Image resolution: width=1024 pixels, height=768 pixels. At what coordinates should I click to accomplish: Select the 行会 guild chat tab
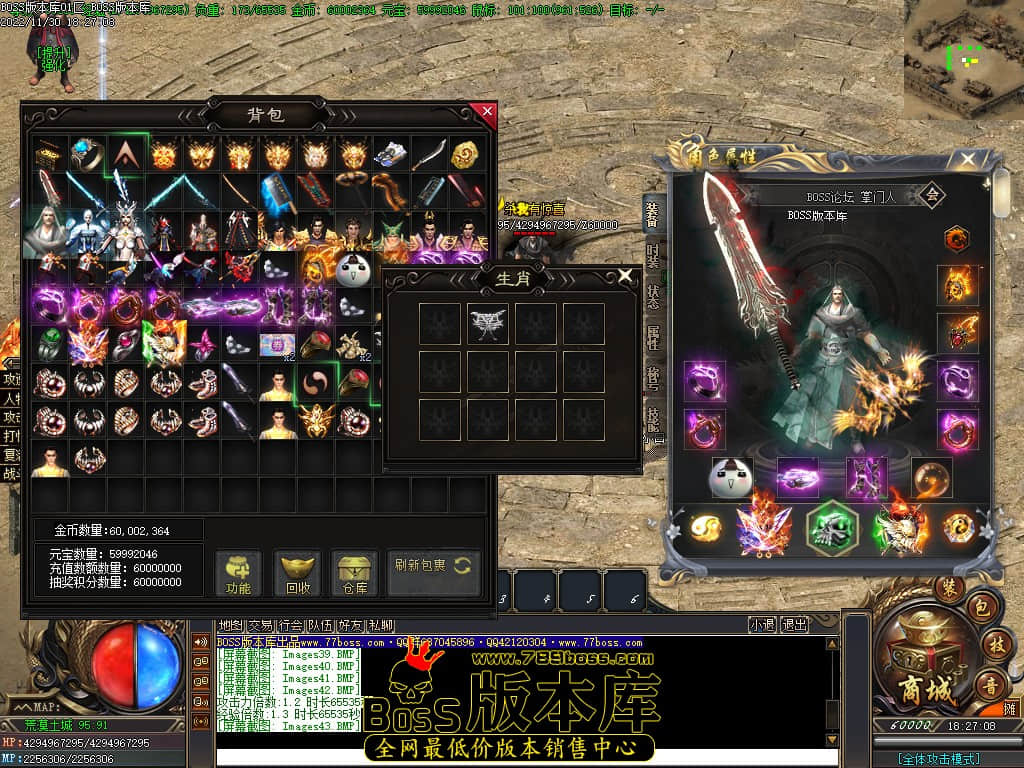[291, 625]
